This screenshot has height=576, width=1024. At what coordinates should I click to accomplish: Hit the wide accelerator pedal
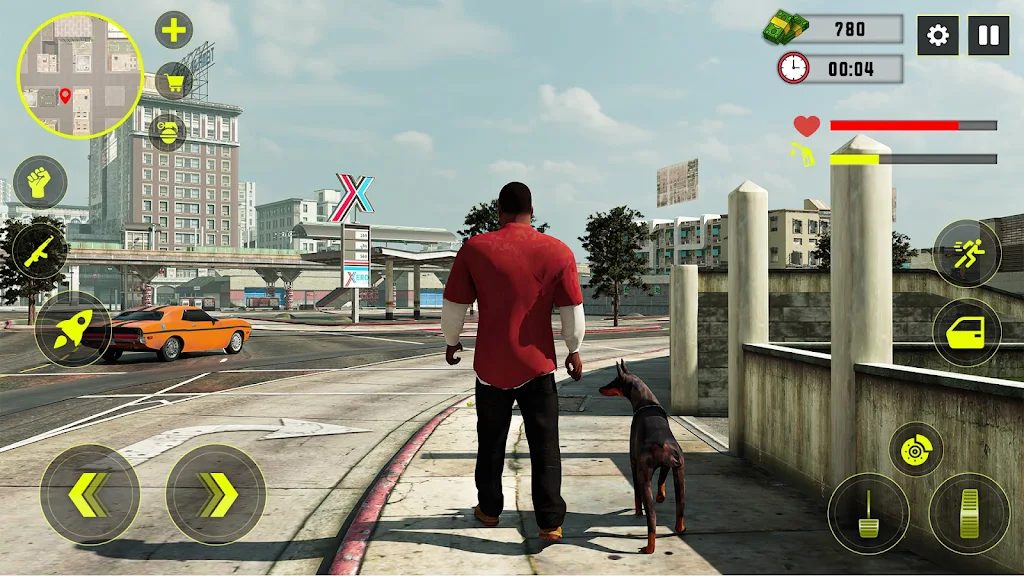tap(969, 513)
